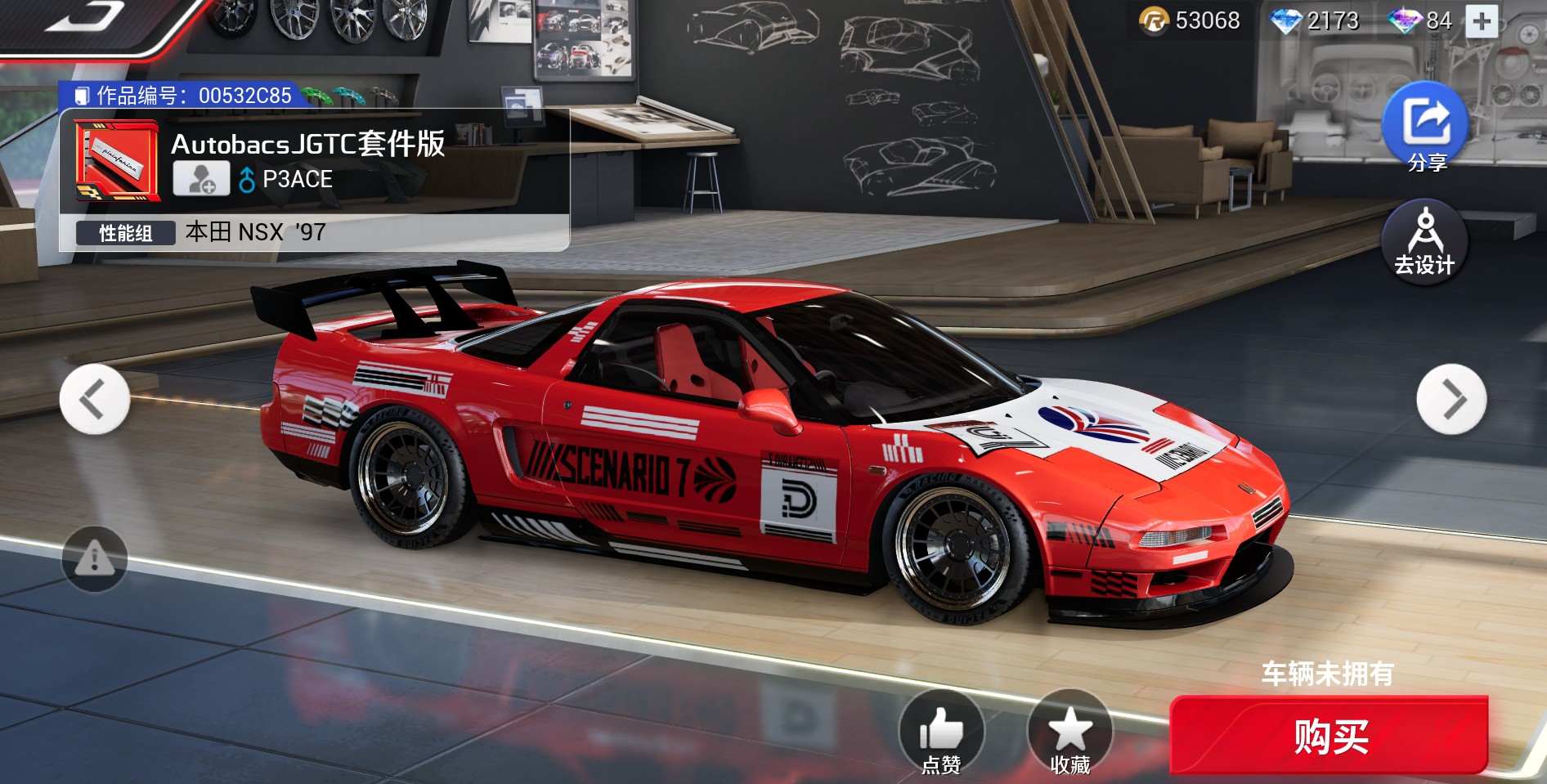Add currency with the plus button
This screenshot has height=784, width=1547.
[x=1482, y=21]
